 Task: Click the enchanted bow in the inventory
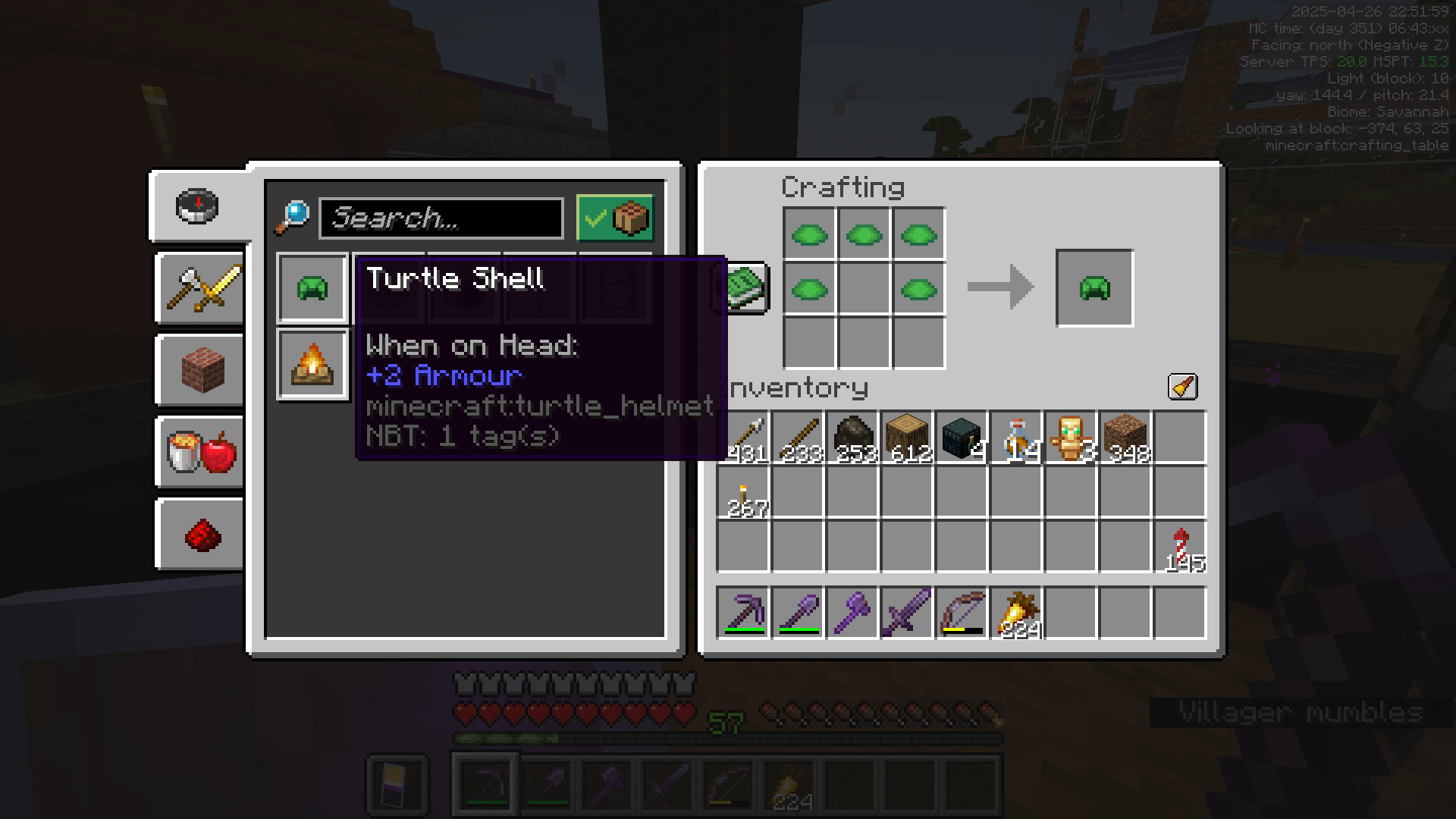click(x=962, y=612)
